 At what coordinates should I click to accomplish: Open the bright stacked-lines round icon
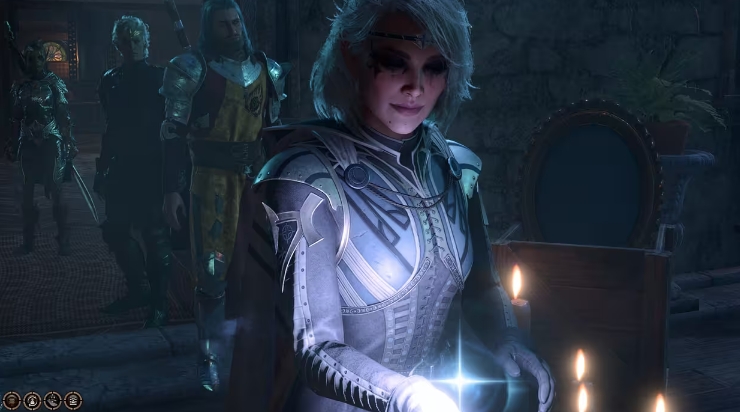point(73,401)
